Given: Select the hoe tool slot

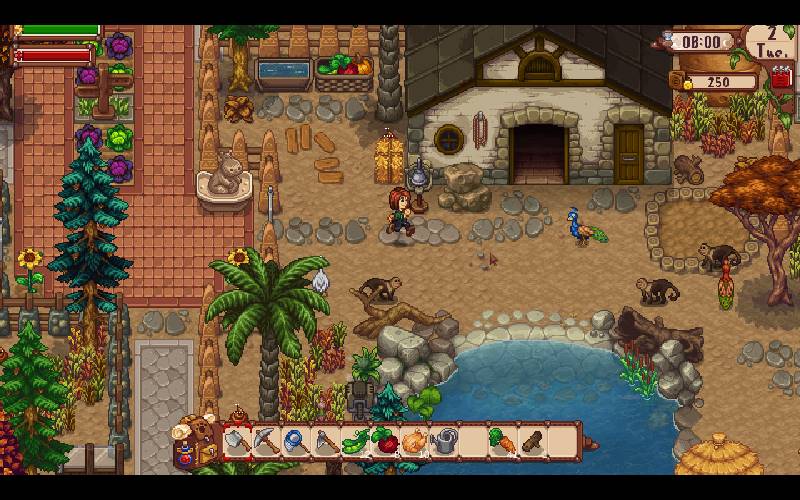Looking at the screenshot, I should (327, 441).
